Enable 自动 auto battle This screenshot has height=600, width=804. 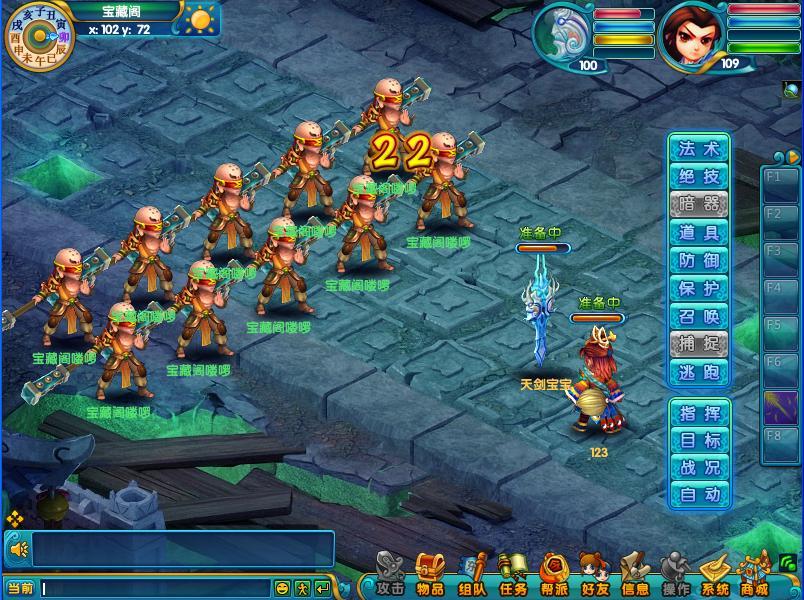(699, 494)
